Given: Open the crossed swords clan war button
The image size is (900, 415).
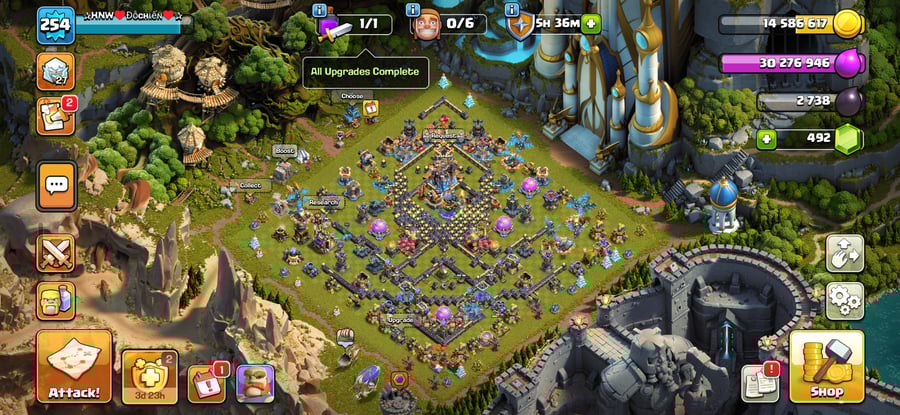Looking at the screenshot, I should tap(56, 253).
